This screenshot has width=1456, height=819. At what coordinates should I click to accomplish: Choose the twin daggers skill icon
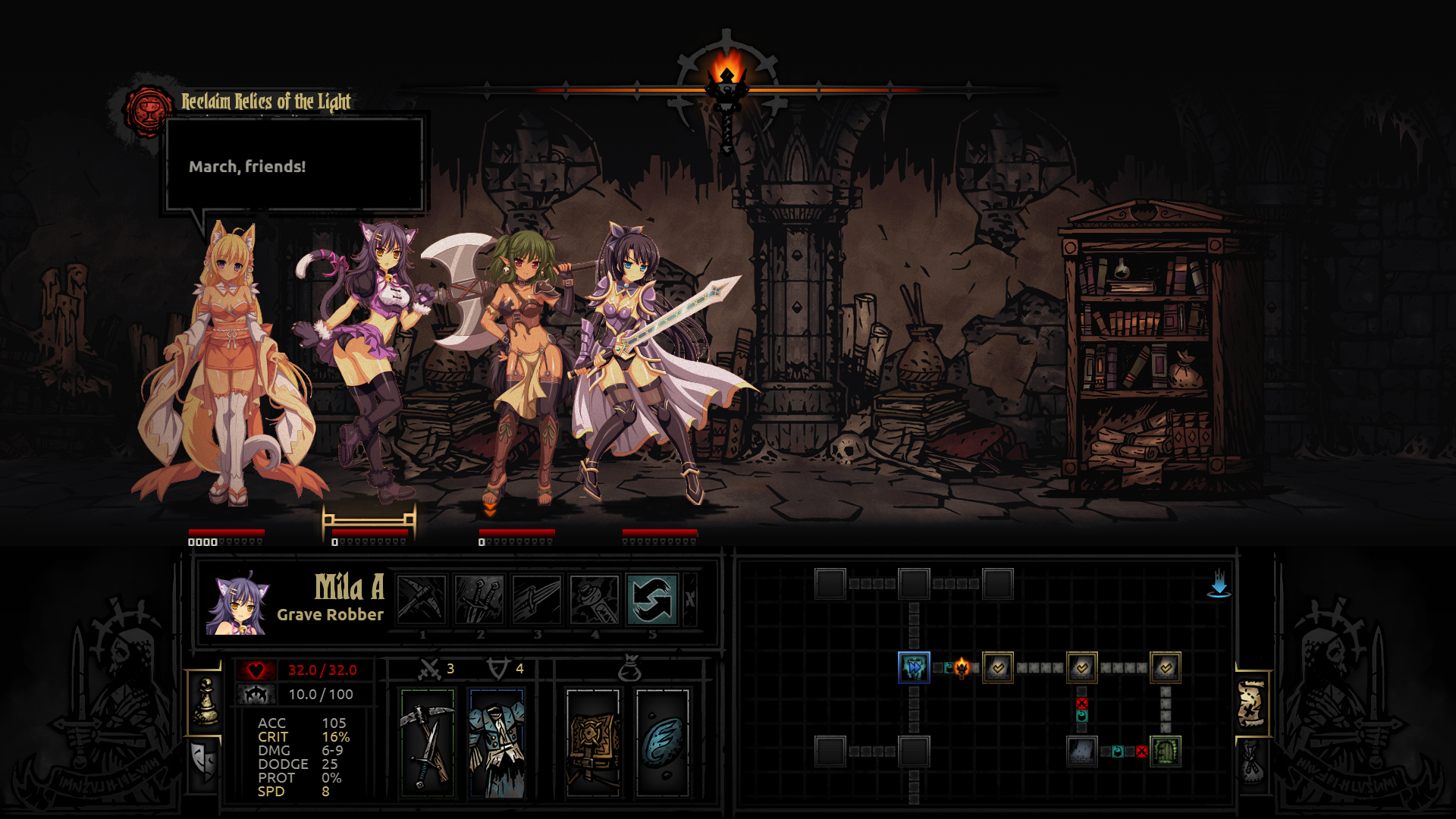(x=479, y=599)
